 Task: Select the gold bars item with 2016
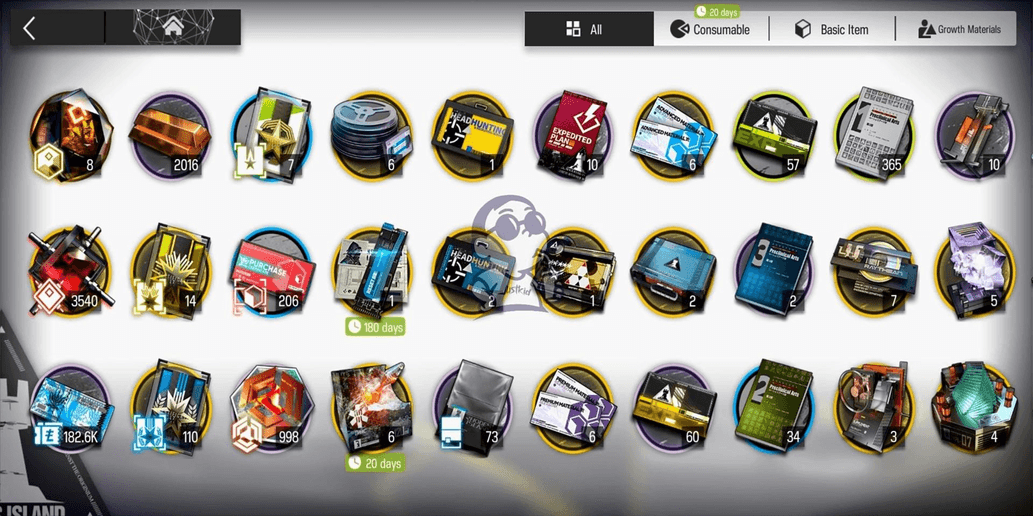[x=168, y=135]
